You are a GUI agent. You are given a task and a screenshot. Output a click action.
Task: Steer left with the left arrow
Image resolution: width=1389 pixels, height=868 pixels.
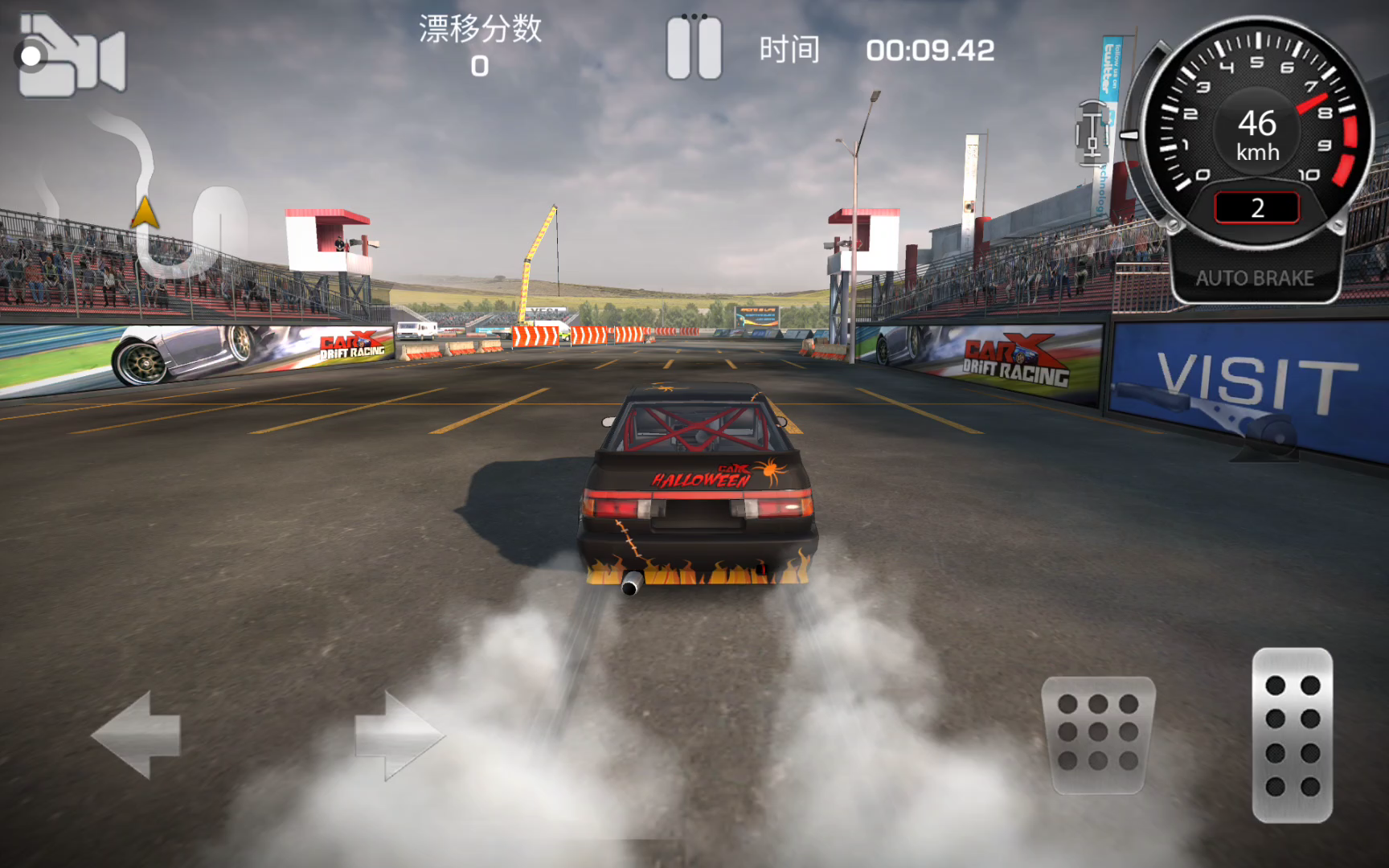(x=137, y=735)
